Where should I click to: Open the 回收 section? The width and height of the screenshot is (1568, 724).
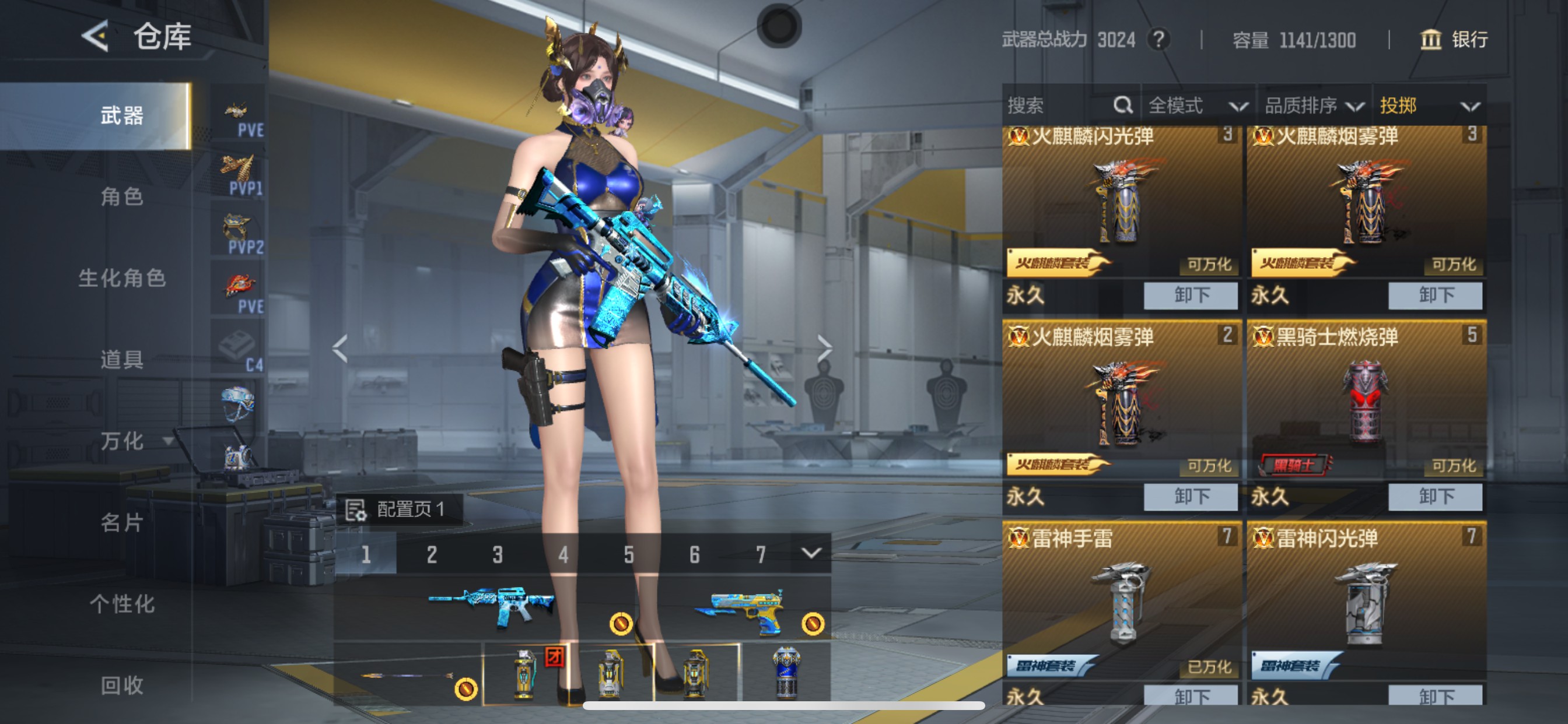point(122,686)
